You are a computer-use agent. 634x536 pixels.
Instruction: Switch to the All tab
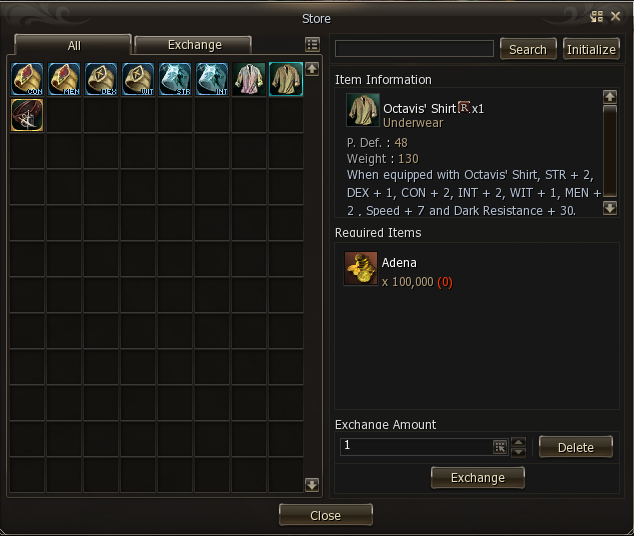pyautogui.click(x=73, y=45)
